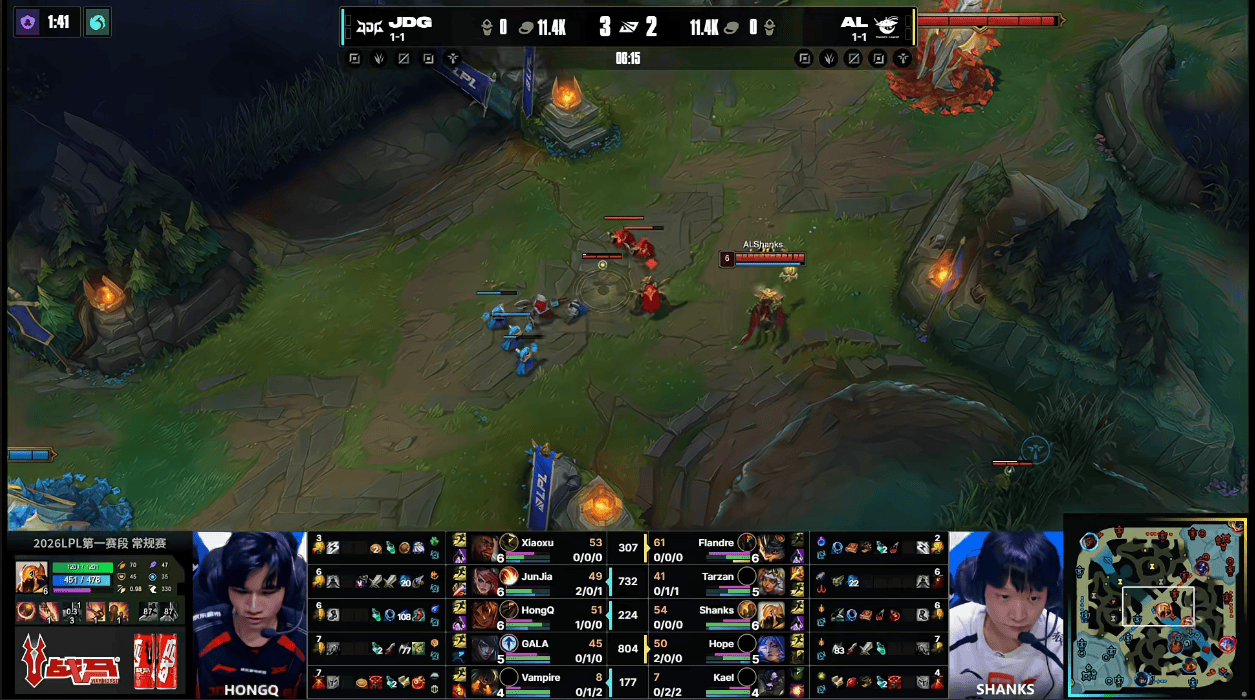The width and height of the screenshot is (1255, 700).
Task: Click the purple objective timer icon
Action: [26, 22]
